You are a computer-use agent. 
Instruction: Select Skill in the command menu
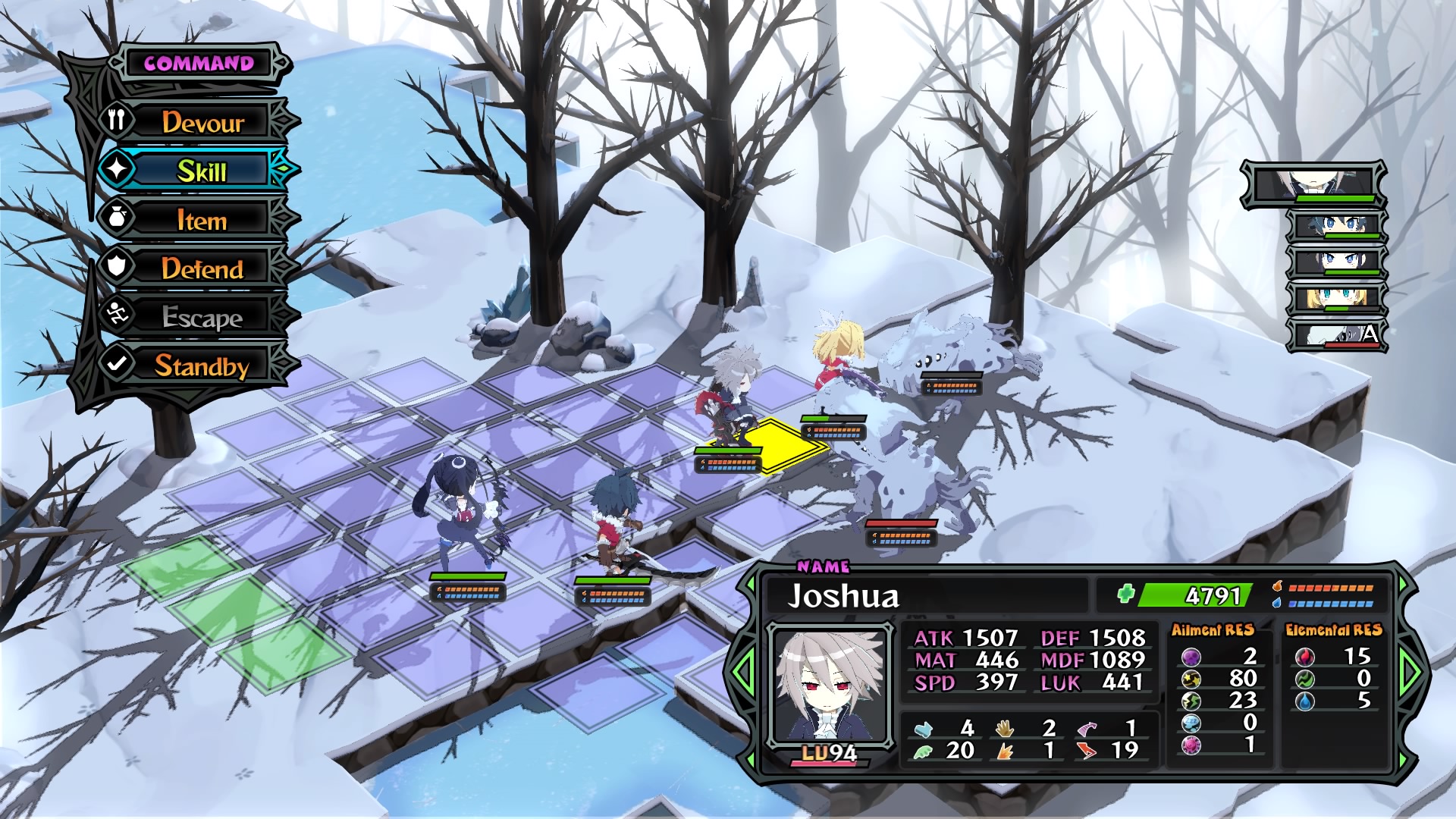(x=202, y=171)
